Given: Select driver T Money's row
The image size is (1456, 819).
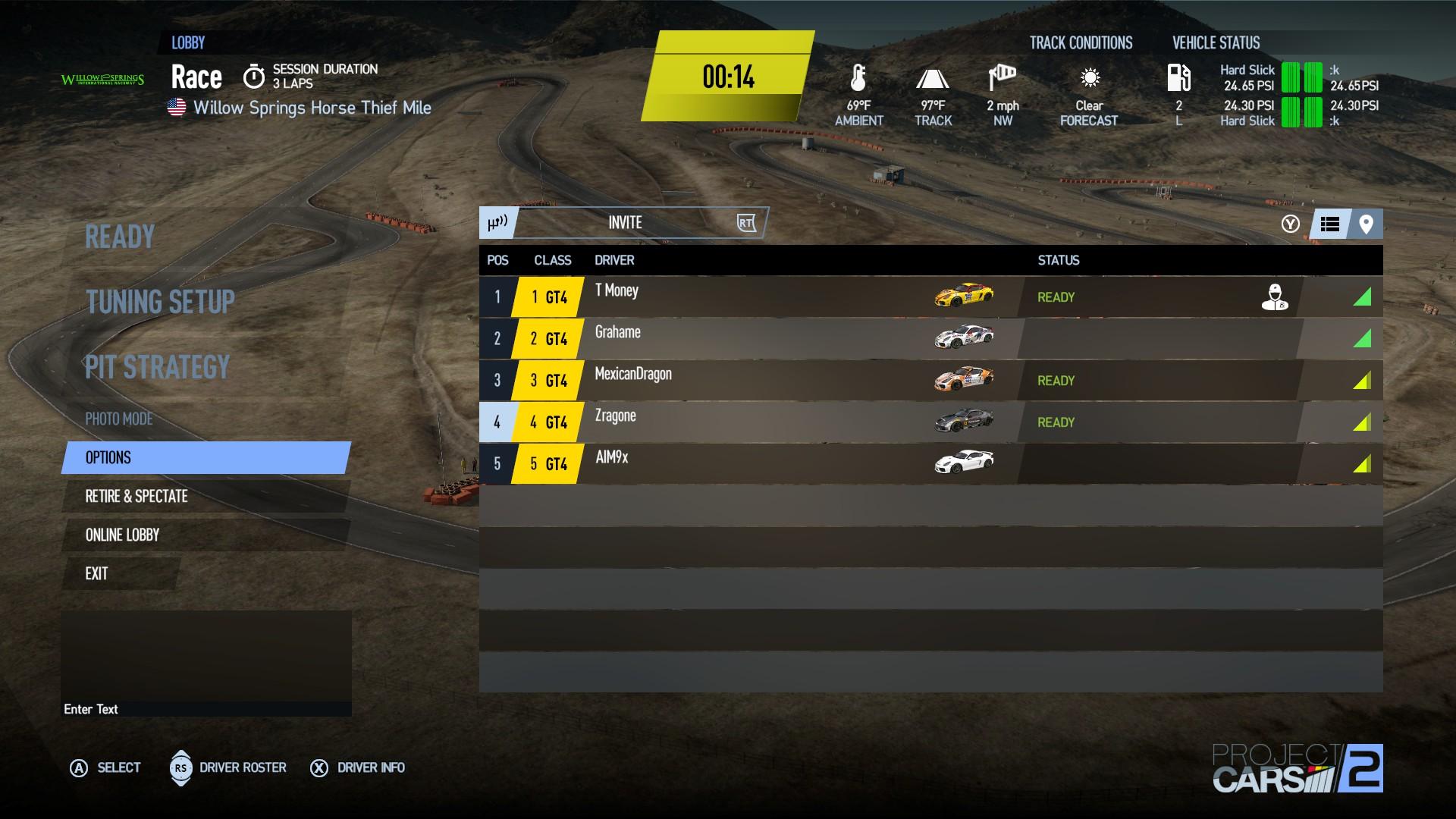Looking at the screenshot, I should coord(758,297).
